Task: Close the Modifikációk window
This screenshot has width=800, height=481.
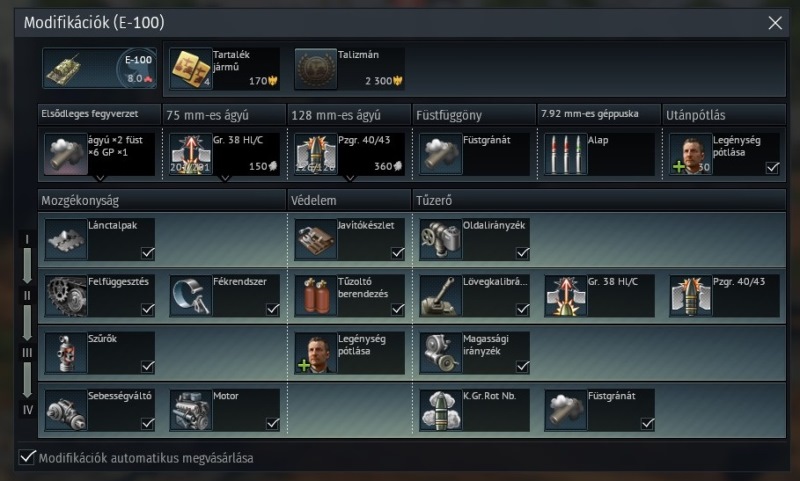Action: [x=775, y=22]
